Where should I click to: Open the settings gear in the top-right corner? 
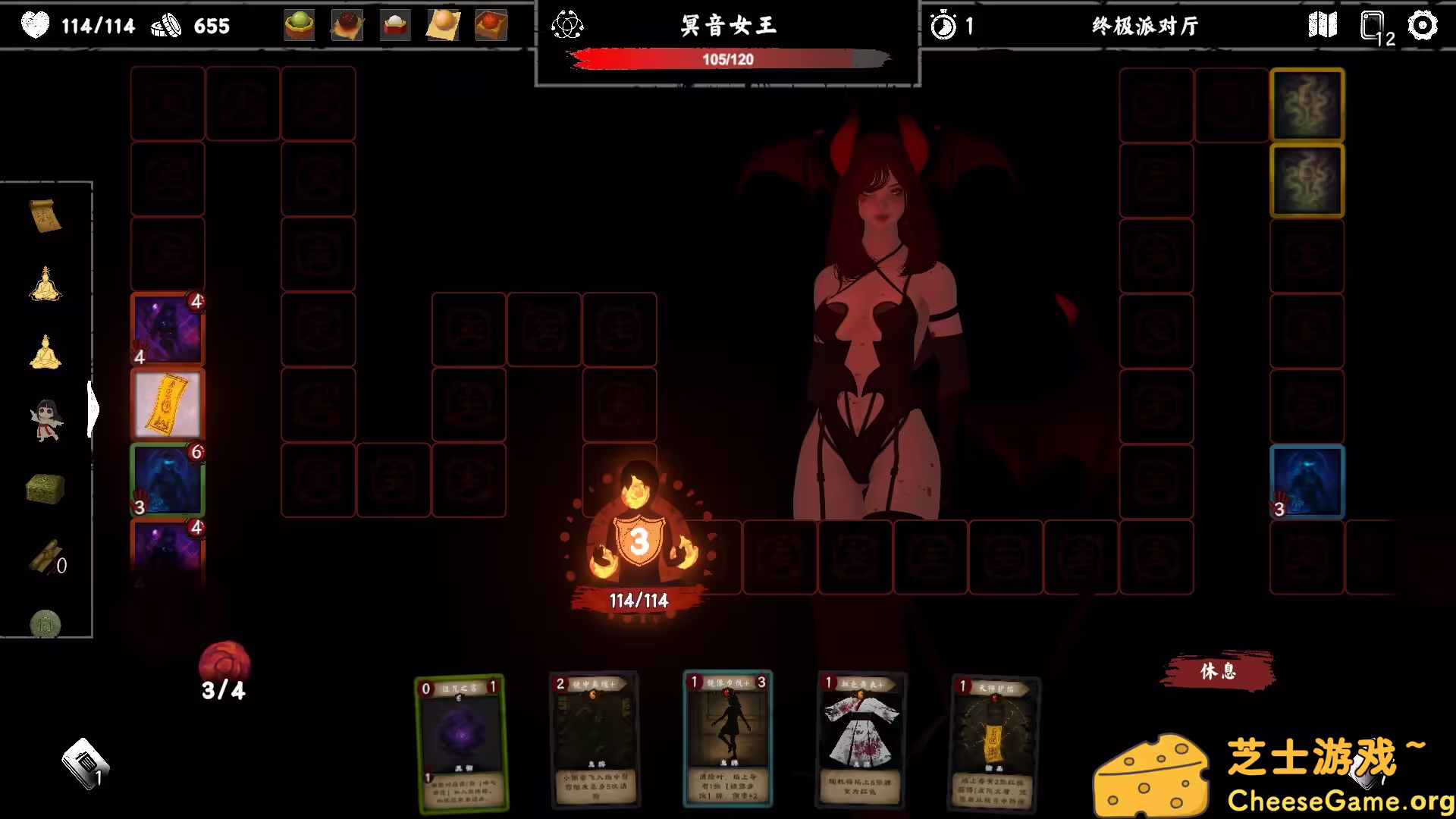1424,25
